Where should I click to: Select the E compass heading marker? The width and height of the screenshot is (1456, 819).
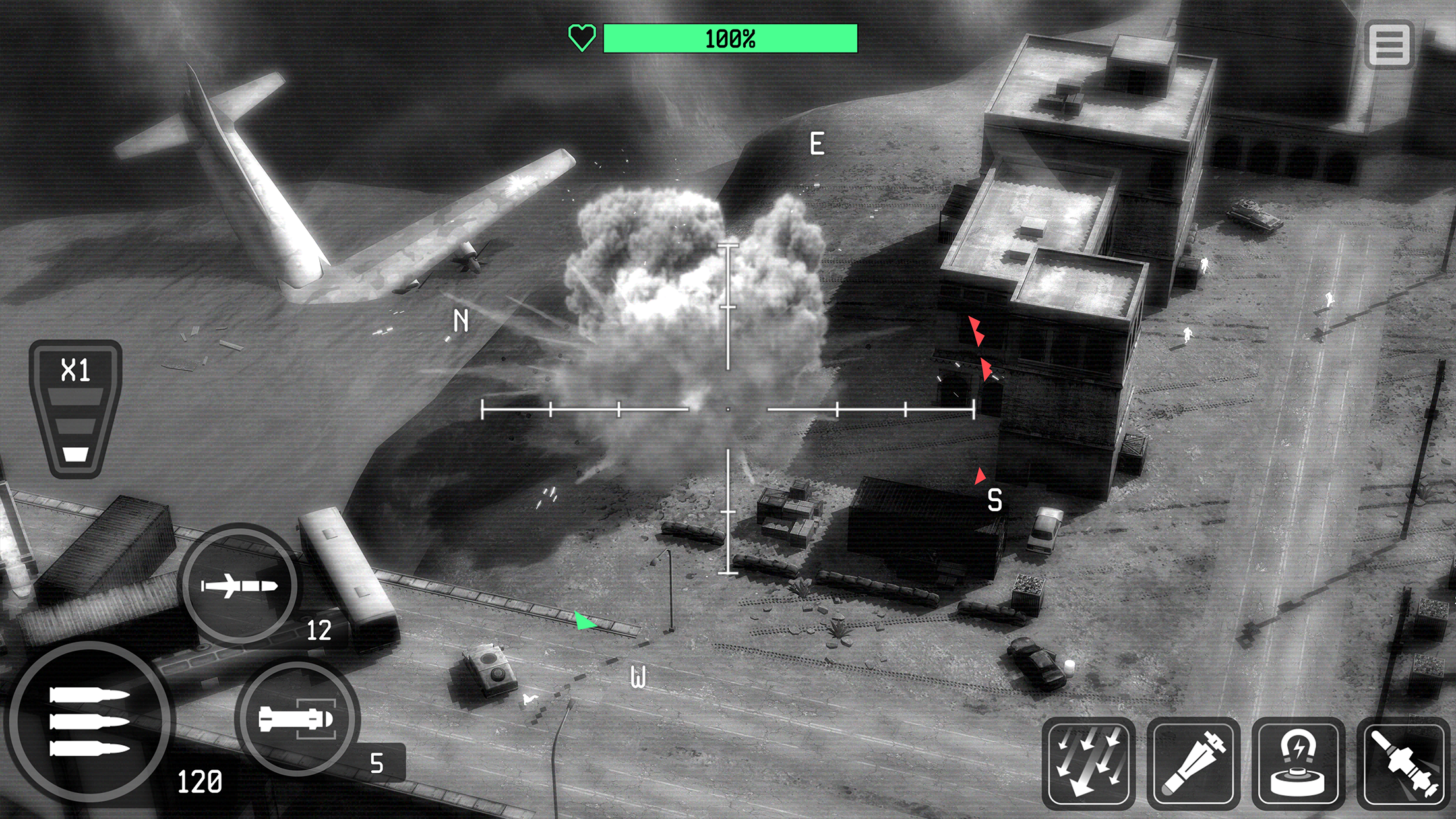point(816,142)
